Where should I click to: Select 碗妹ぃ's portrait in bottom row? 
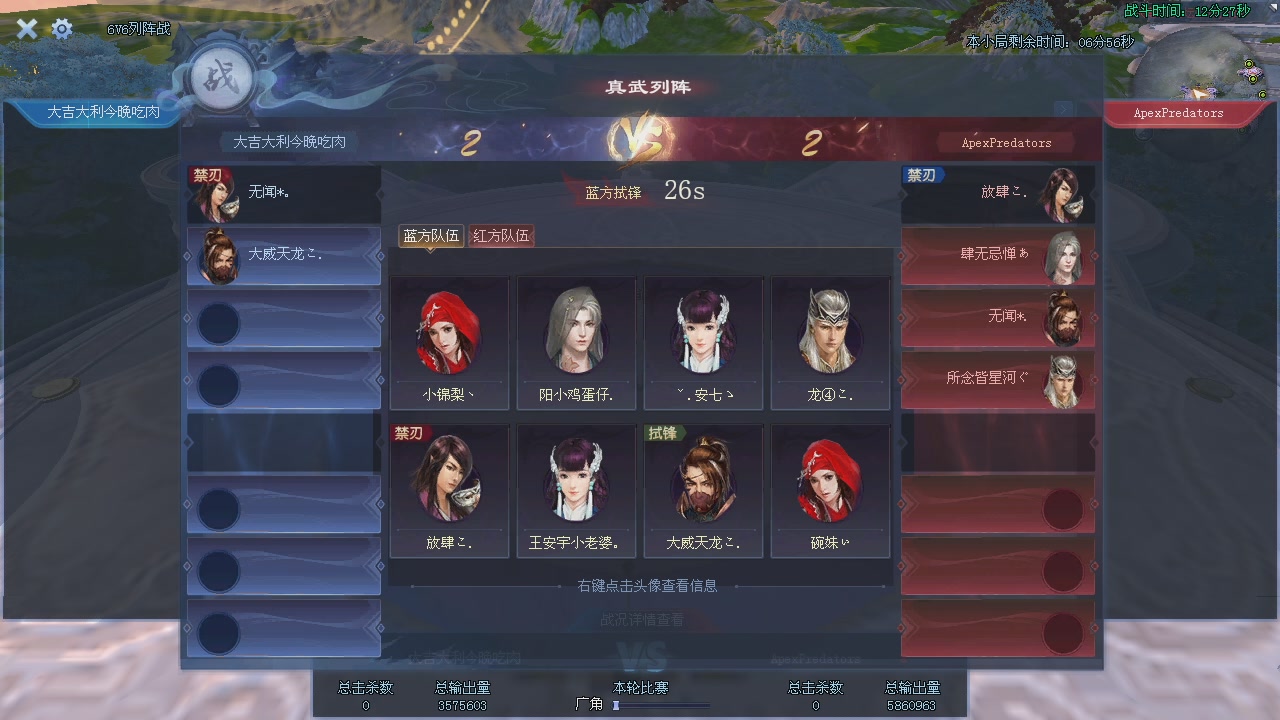(830, 480)
